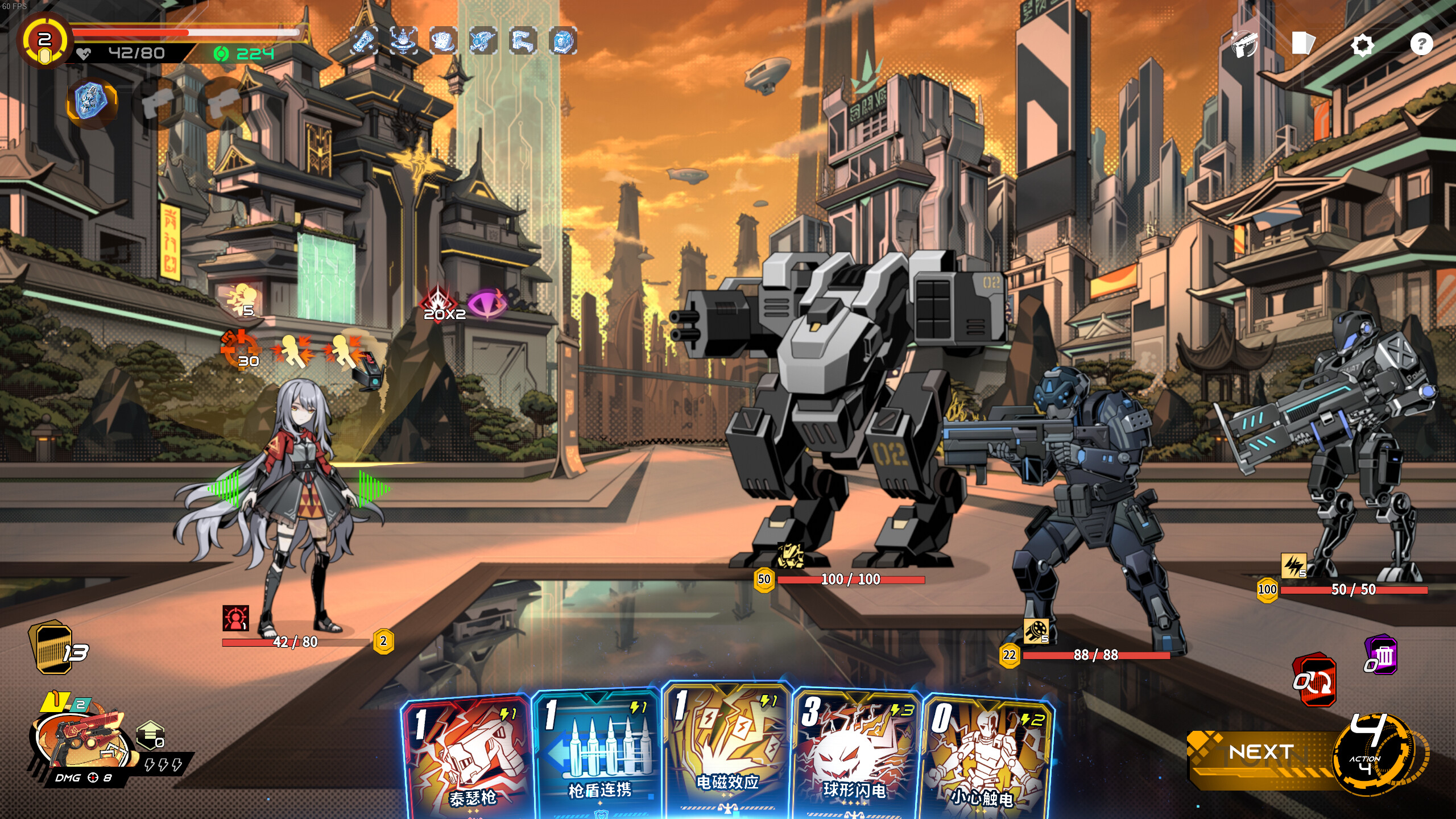View the card deck icon
The height and width of the screenshot is (819, 1456).
pyautogui.click(x=1303, y=43)
